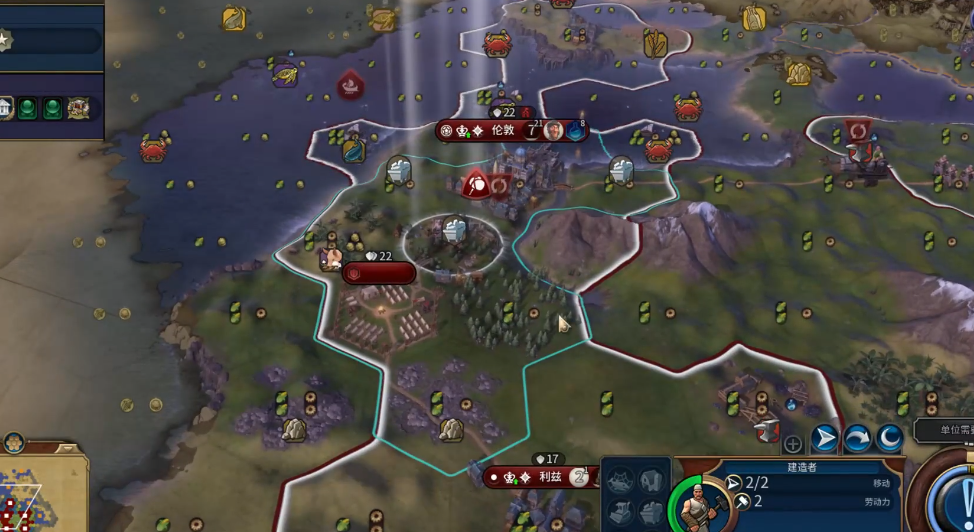
Task: Open the 伦敦 city banner
Action: point(502,131)
